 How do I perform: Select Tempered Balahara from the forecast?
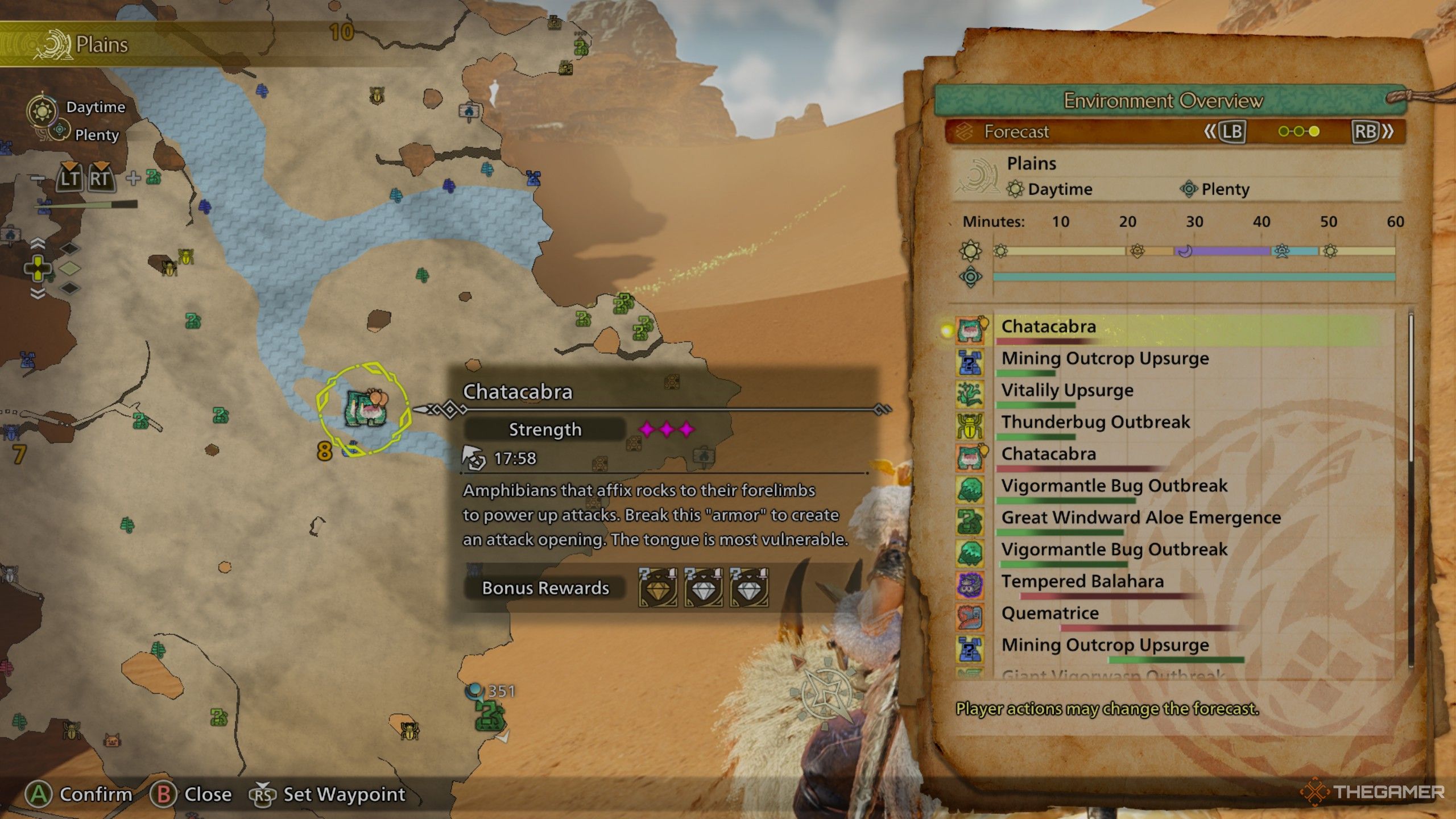point(1082,582)
